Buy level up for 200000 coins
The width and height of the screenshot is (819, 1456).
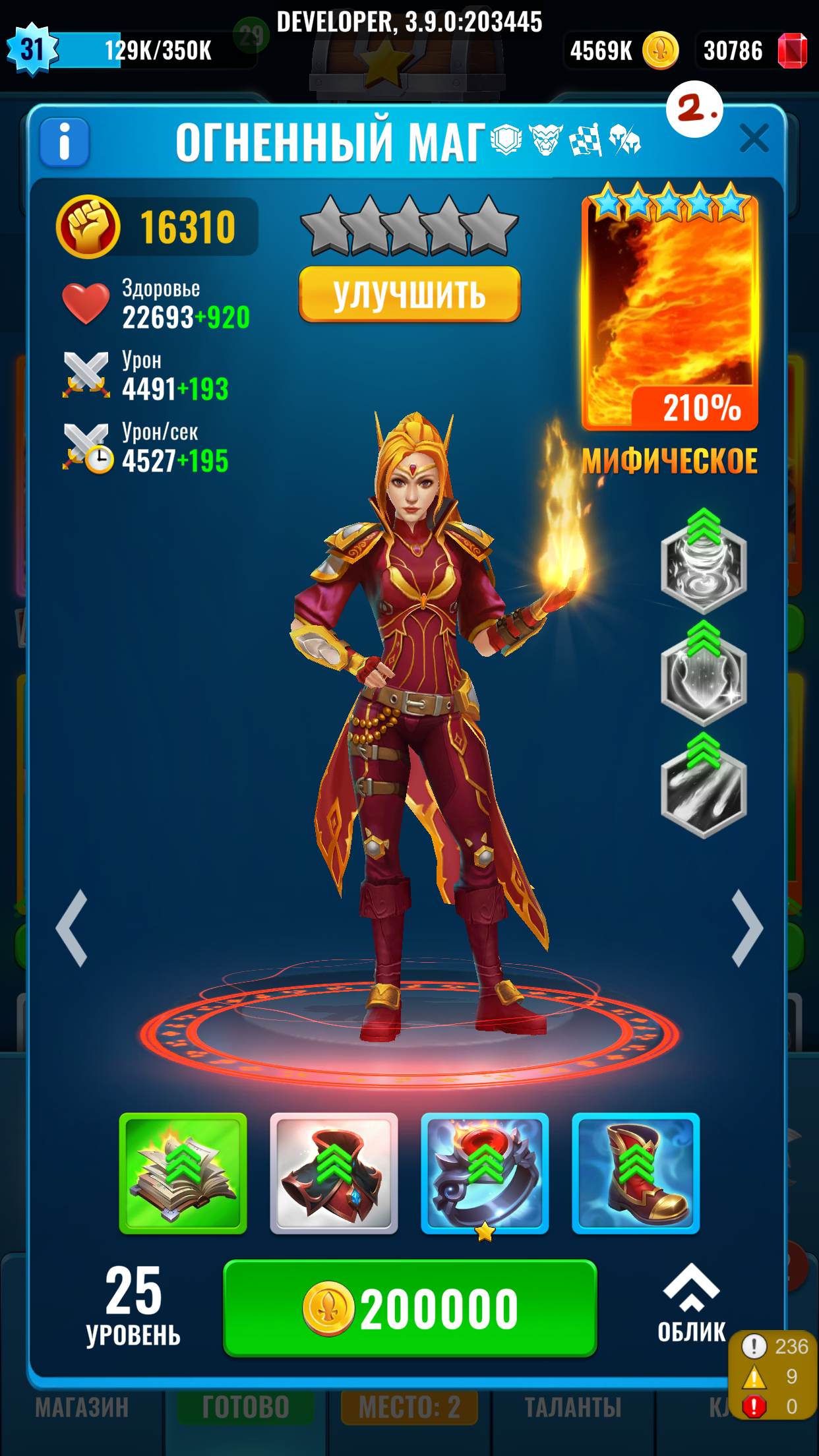409,1308
